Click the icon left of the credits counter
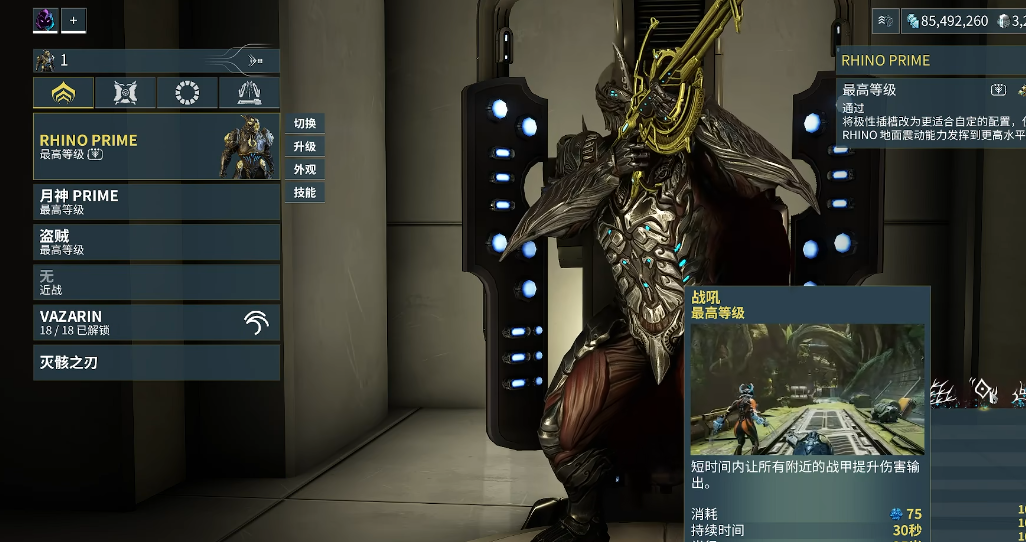 [886, 20]
